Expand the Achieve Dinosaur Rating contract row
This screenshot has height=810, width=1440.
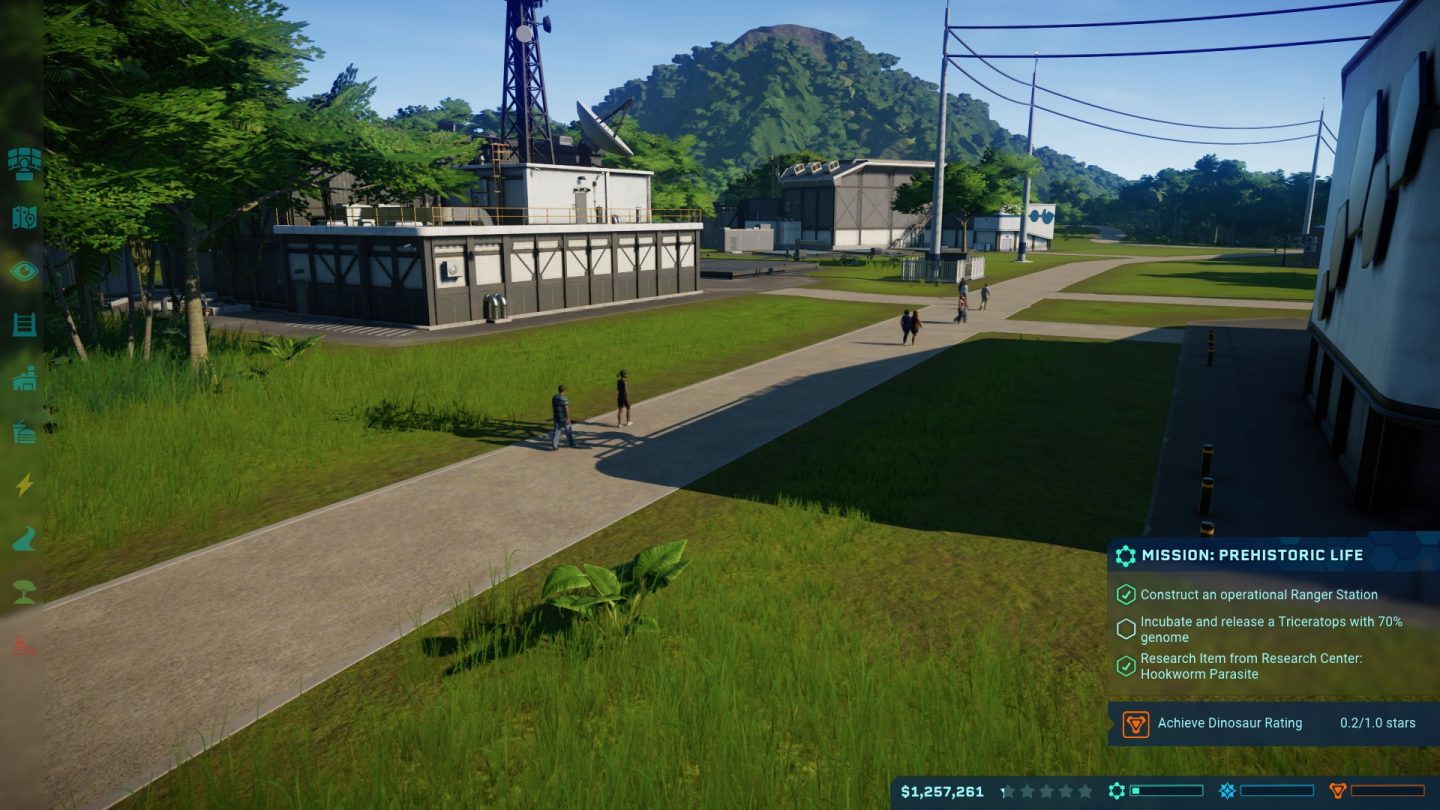1270,723
